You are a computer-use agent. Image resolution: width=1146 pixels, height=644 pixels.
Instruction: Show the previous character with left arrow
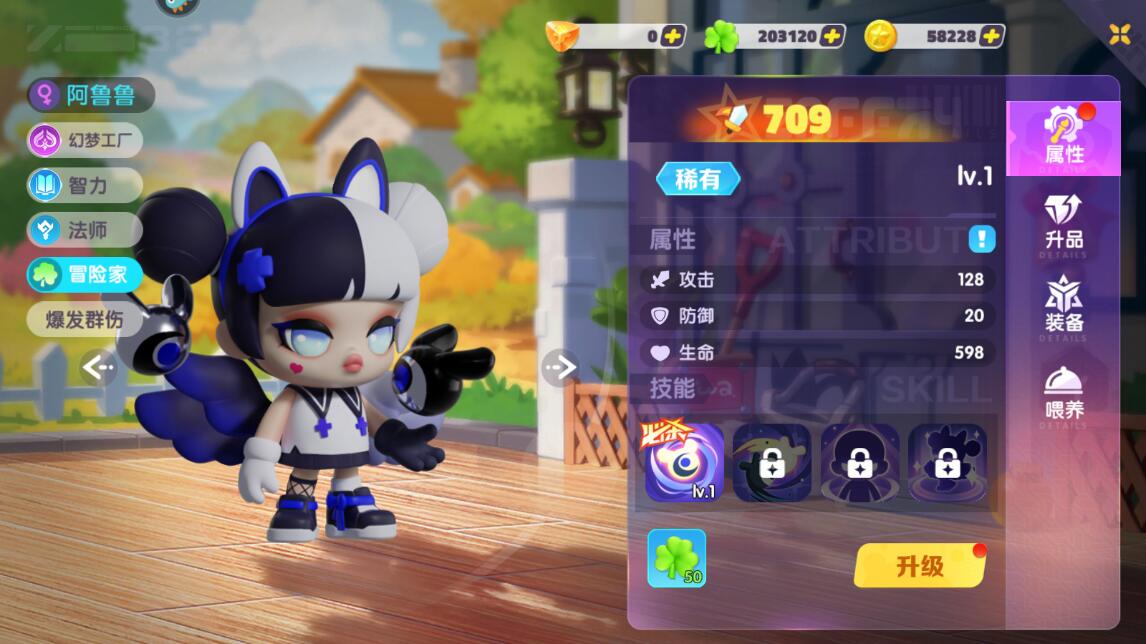pos(98,368)
